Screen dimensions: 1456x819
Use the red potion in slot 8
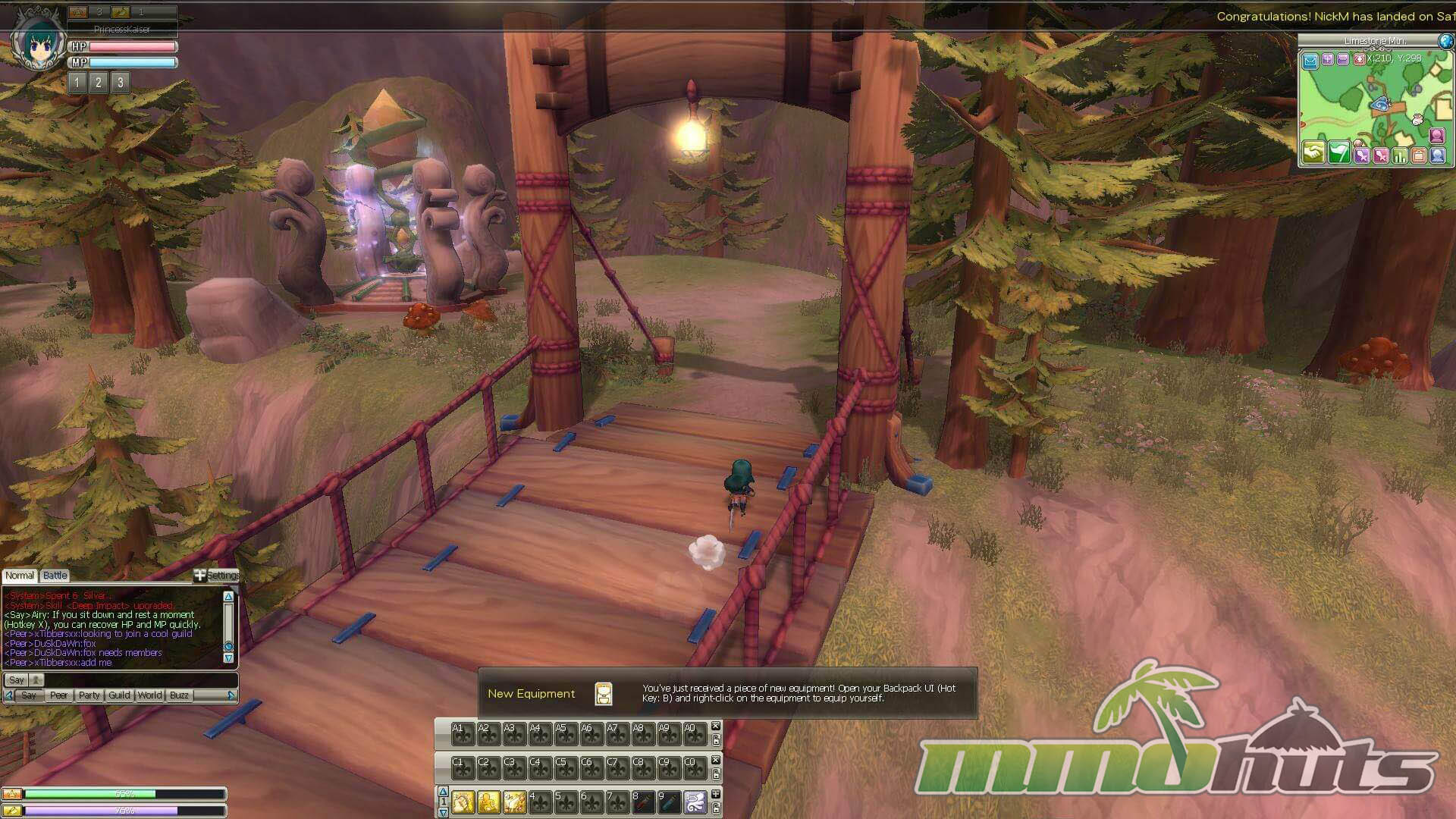tap(643, 802)
